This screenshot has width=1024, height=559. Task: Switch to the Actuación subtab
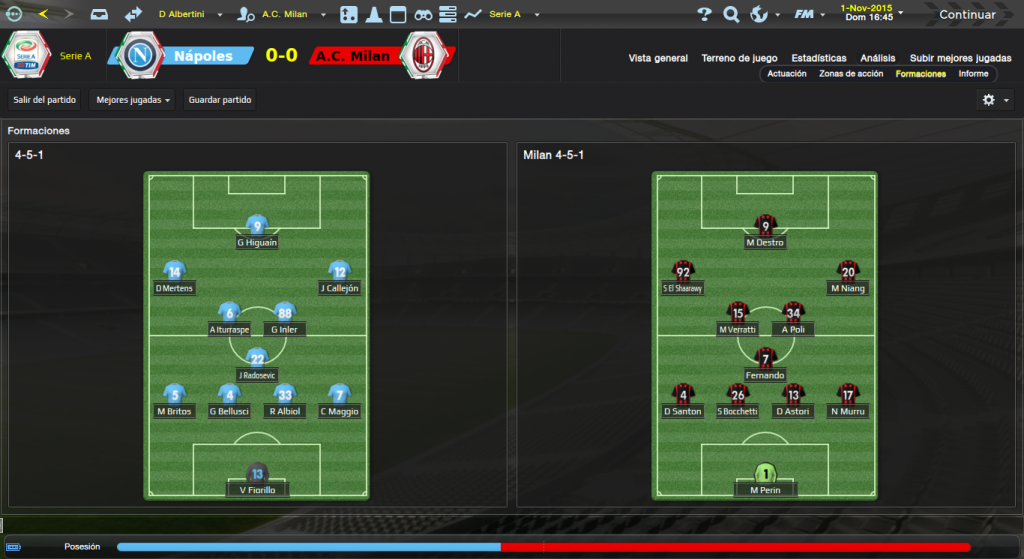[787, 74]
